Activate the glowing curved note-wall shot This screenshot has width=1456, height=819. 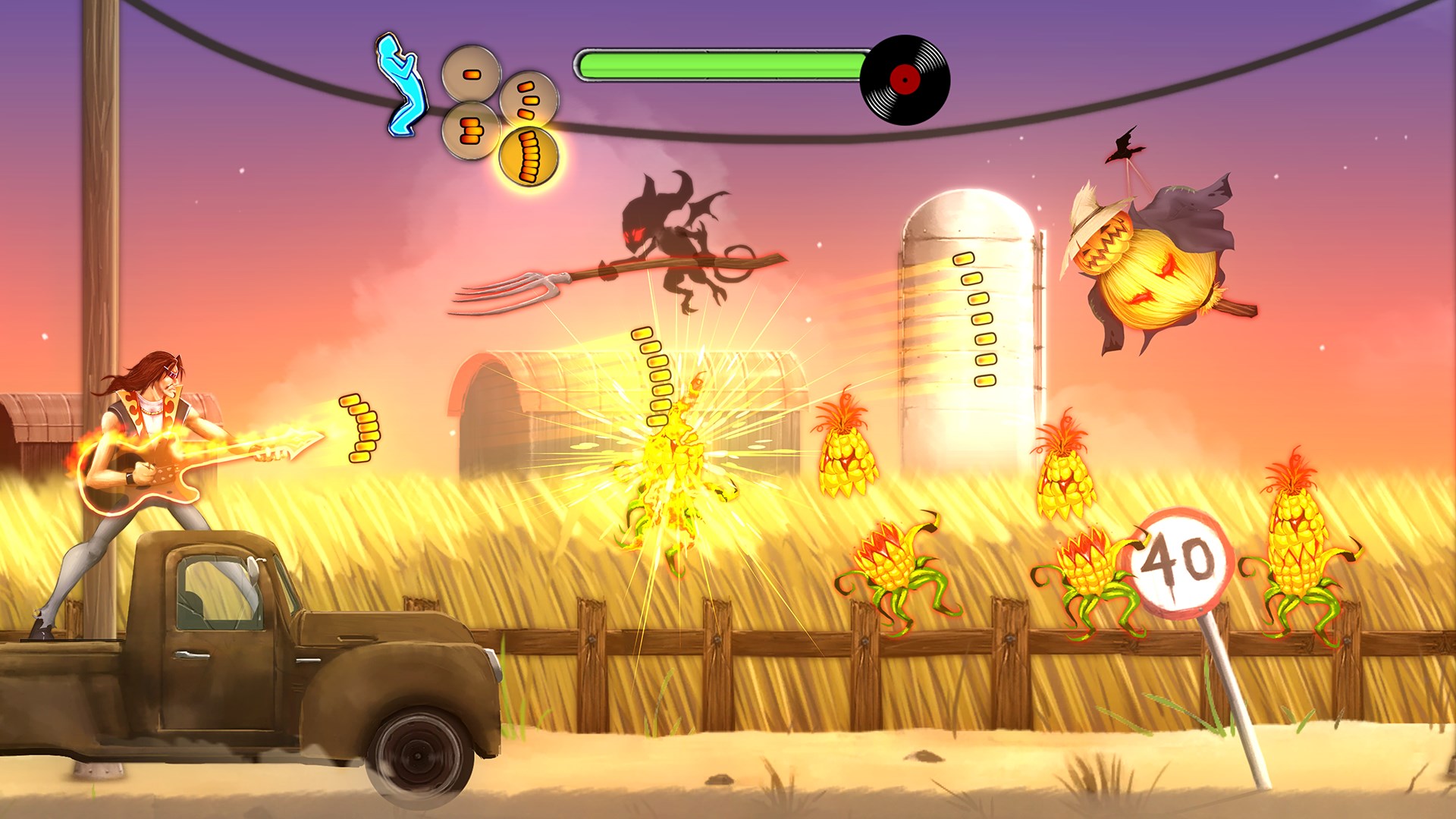[x=529, y=158]
